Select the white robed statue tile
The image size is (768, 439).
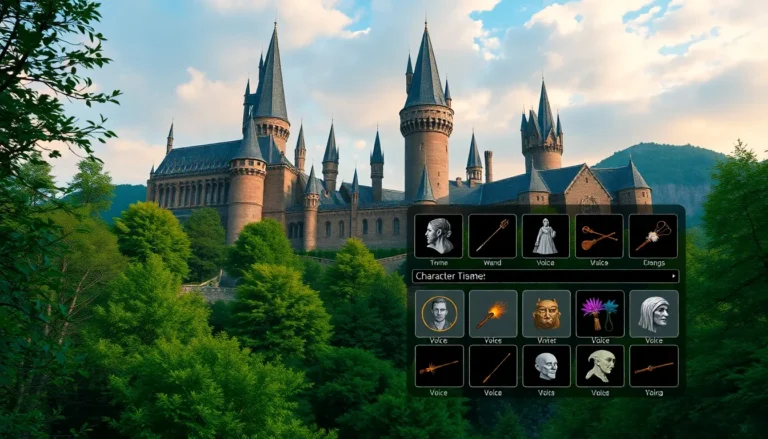pyautogui.click(x=546, y=236)
